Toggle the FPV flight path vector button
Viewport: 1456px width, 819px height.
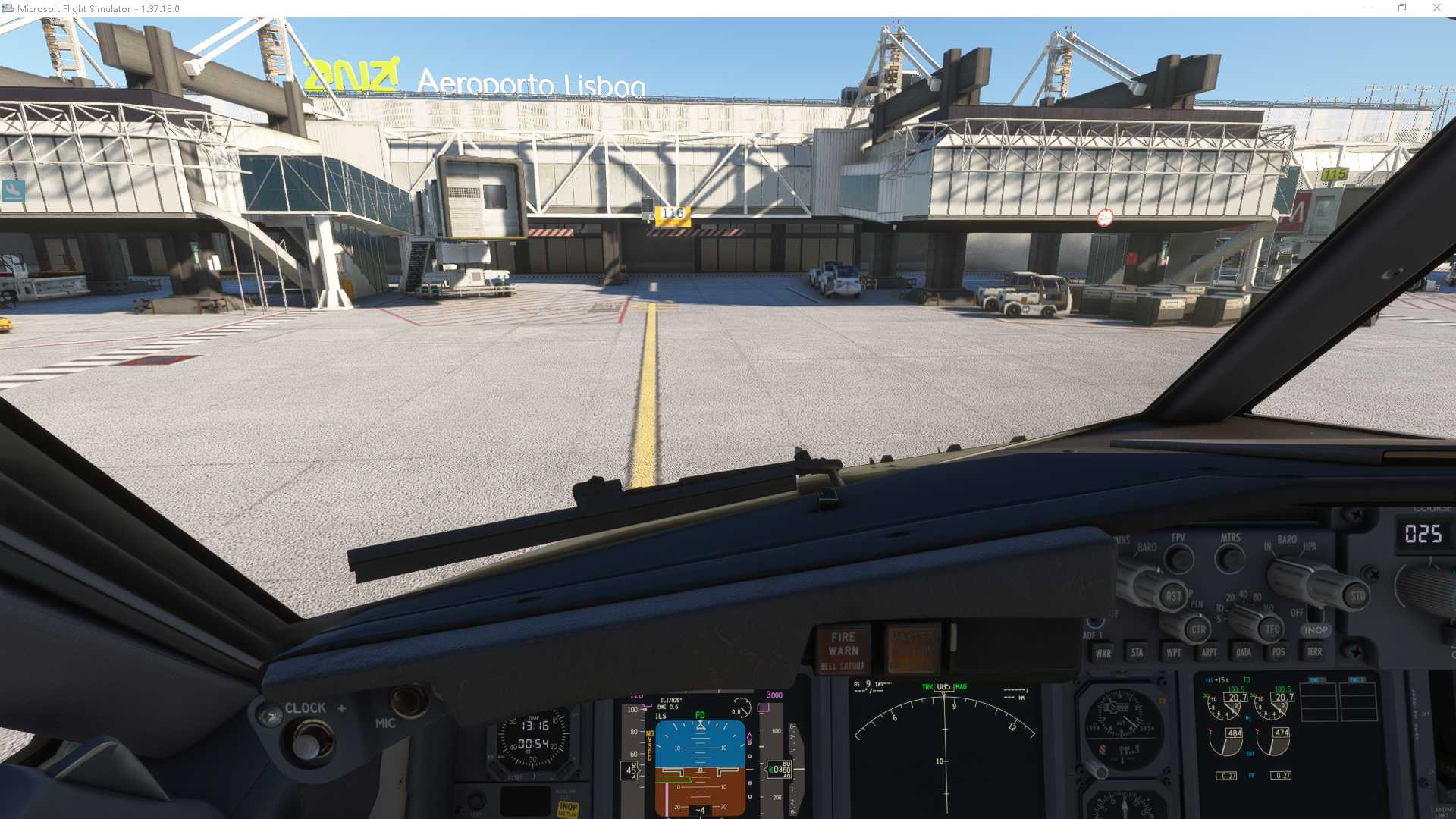(x=1178, y=560)
